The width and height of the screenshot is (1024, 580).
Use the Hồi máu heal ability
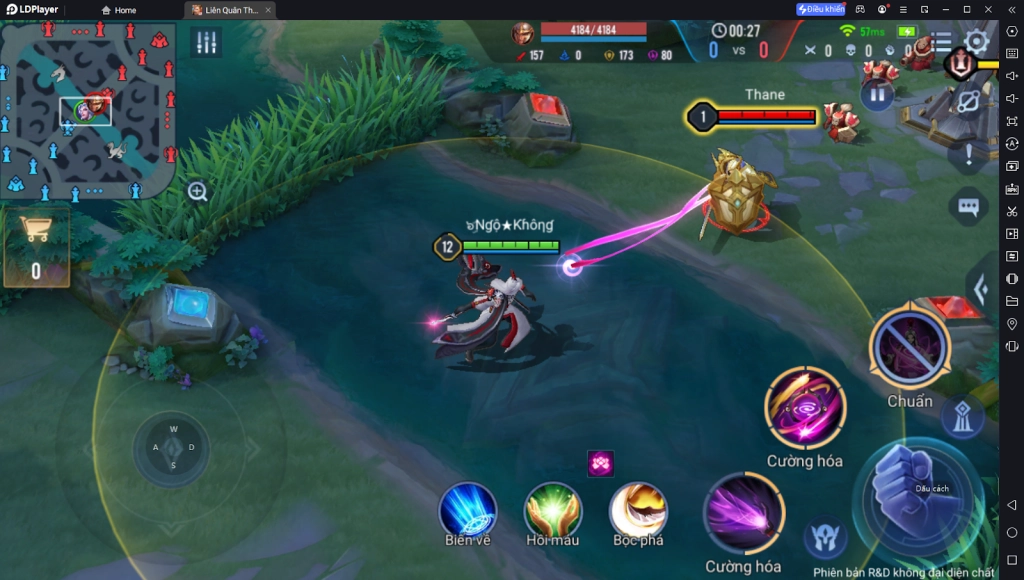point(553,510)
